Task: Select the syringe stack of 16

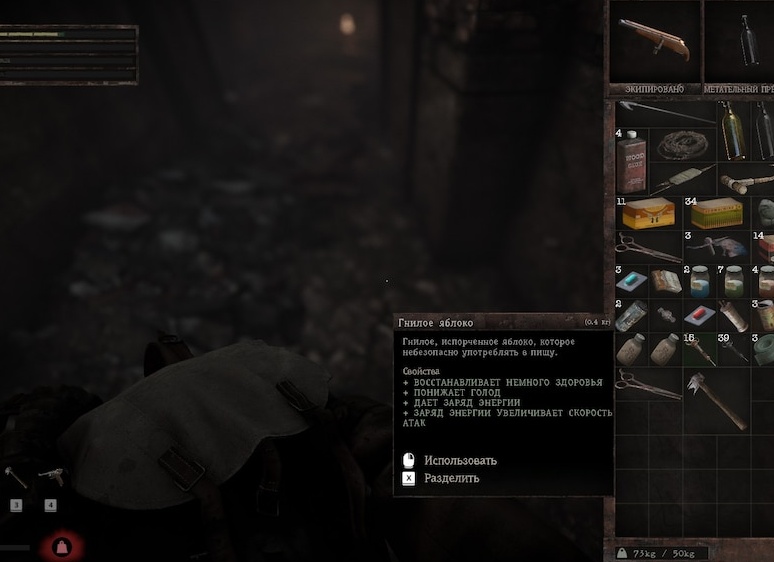Action: (698, 349)
